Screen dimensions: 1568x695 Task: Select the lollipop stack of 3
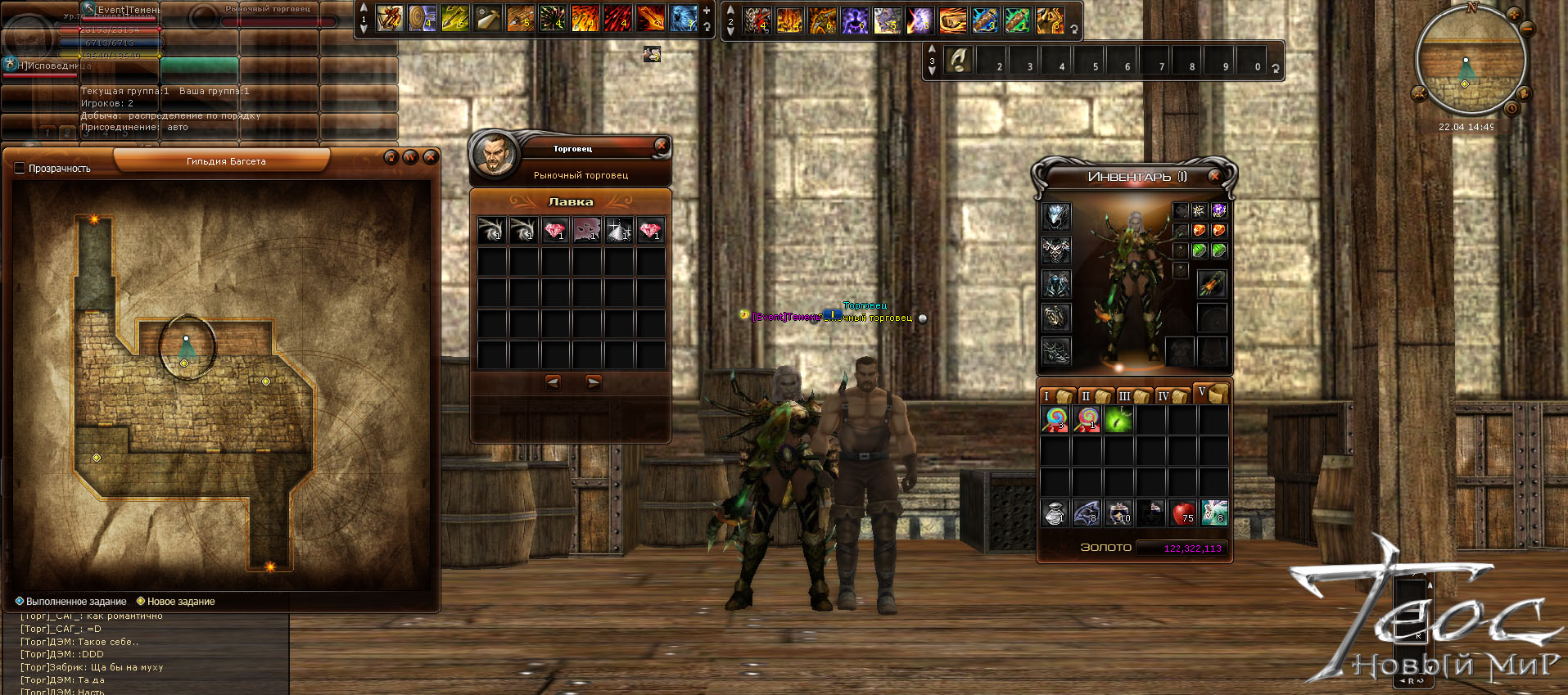(1055, 420)
